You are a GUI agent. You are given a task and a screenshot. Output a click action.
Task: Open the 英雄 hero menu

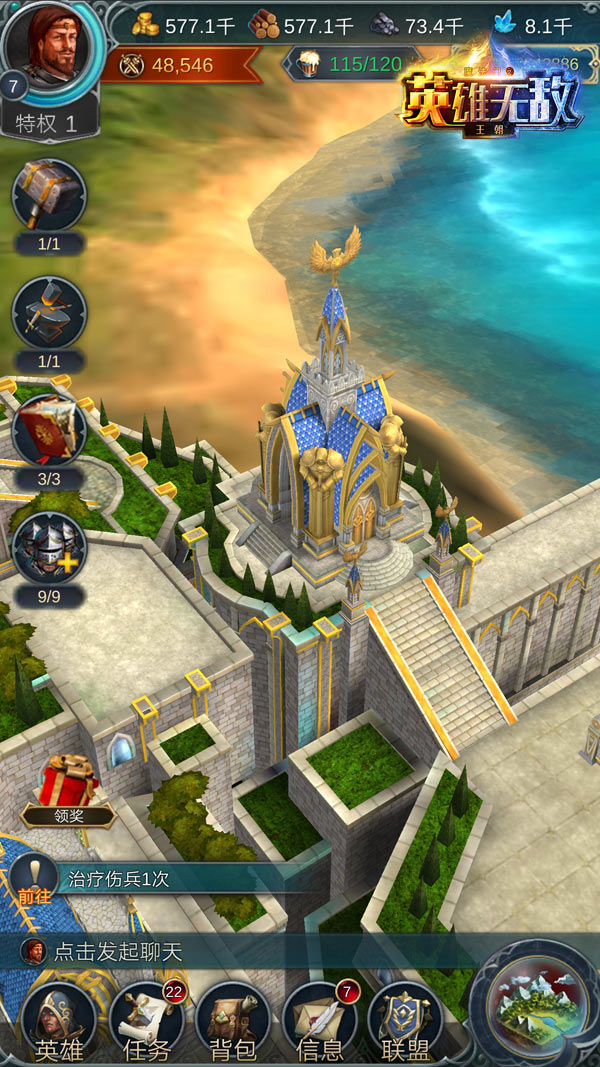[60, 1020]
